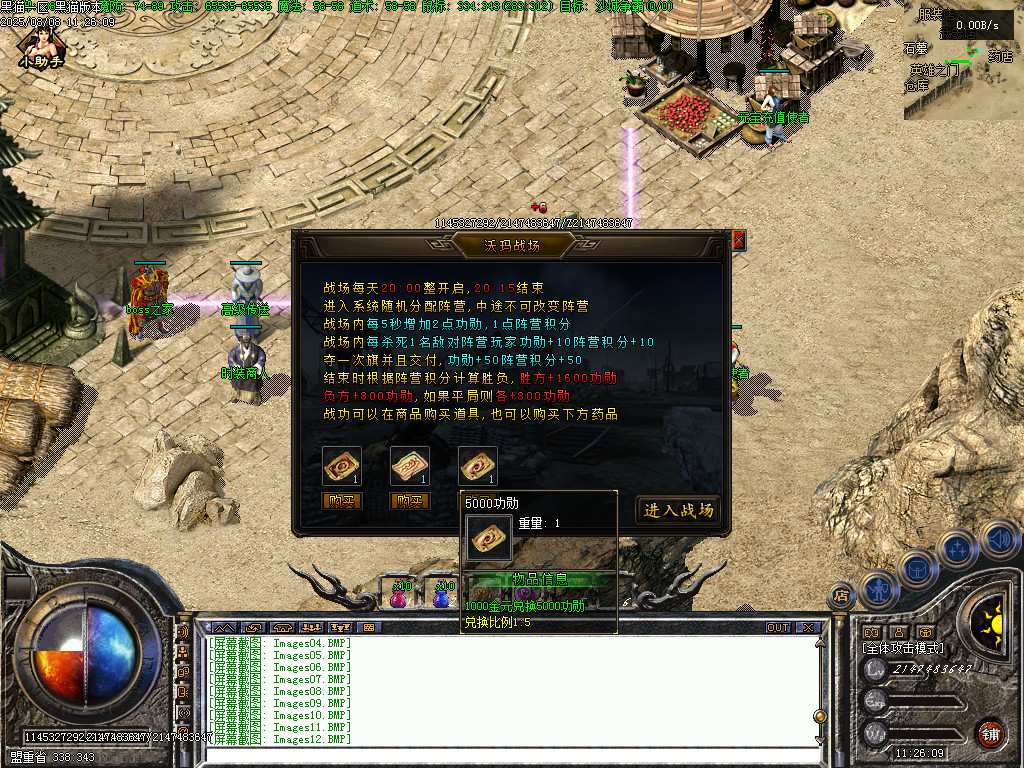
Task: Use the red potion in quickbar
Action: click(398, 595)
